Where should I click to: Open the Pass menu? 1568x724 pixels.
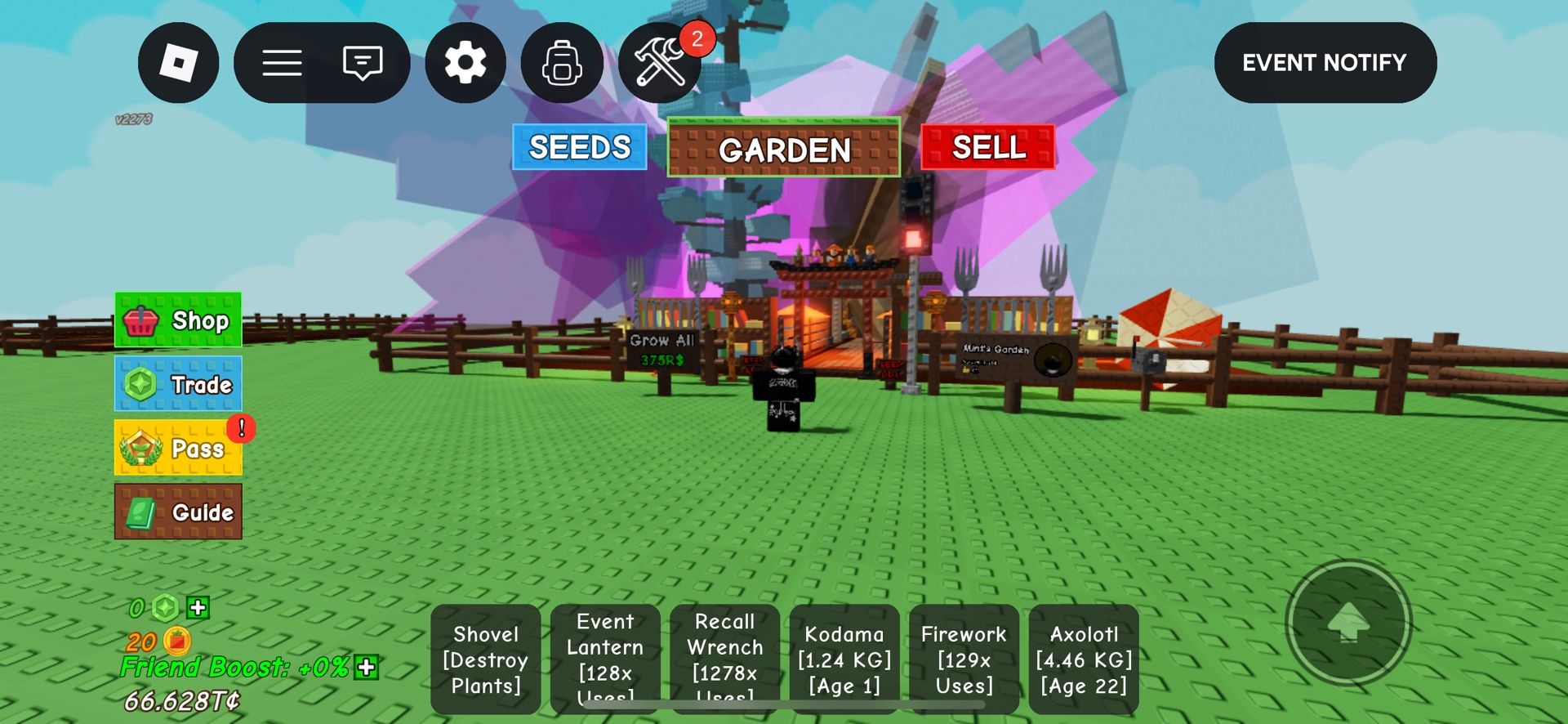point(178,449)
